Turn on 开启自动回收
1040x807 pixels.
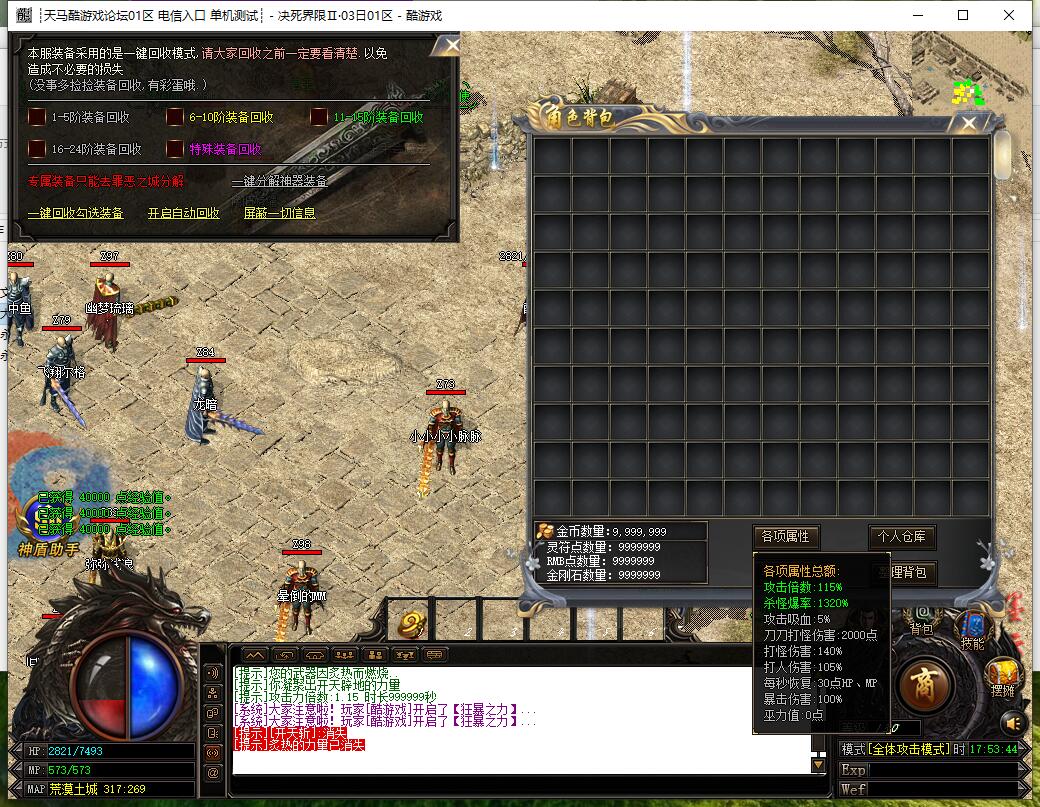click(183, 213)
